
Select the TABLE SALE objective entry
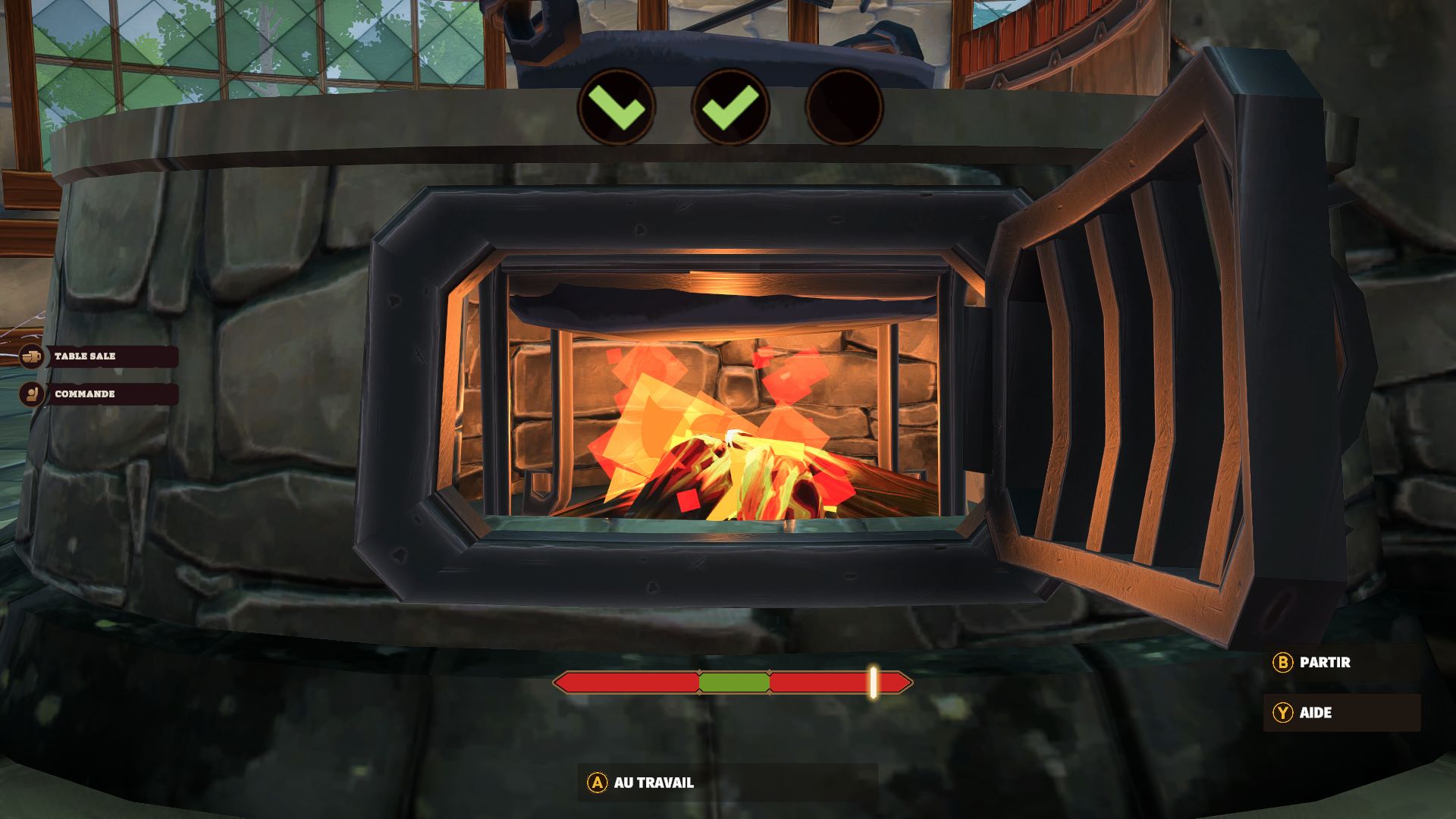click(99, 356)
